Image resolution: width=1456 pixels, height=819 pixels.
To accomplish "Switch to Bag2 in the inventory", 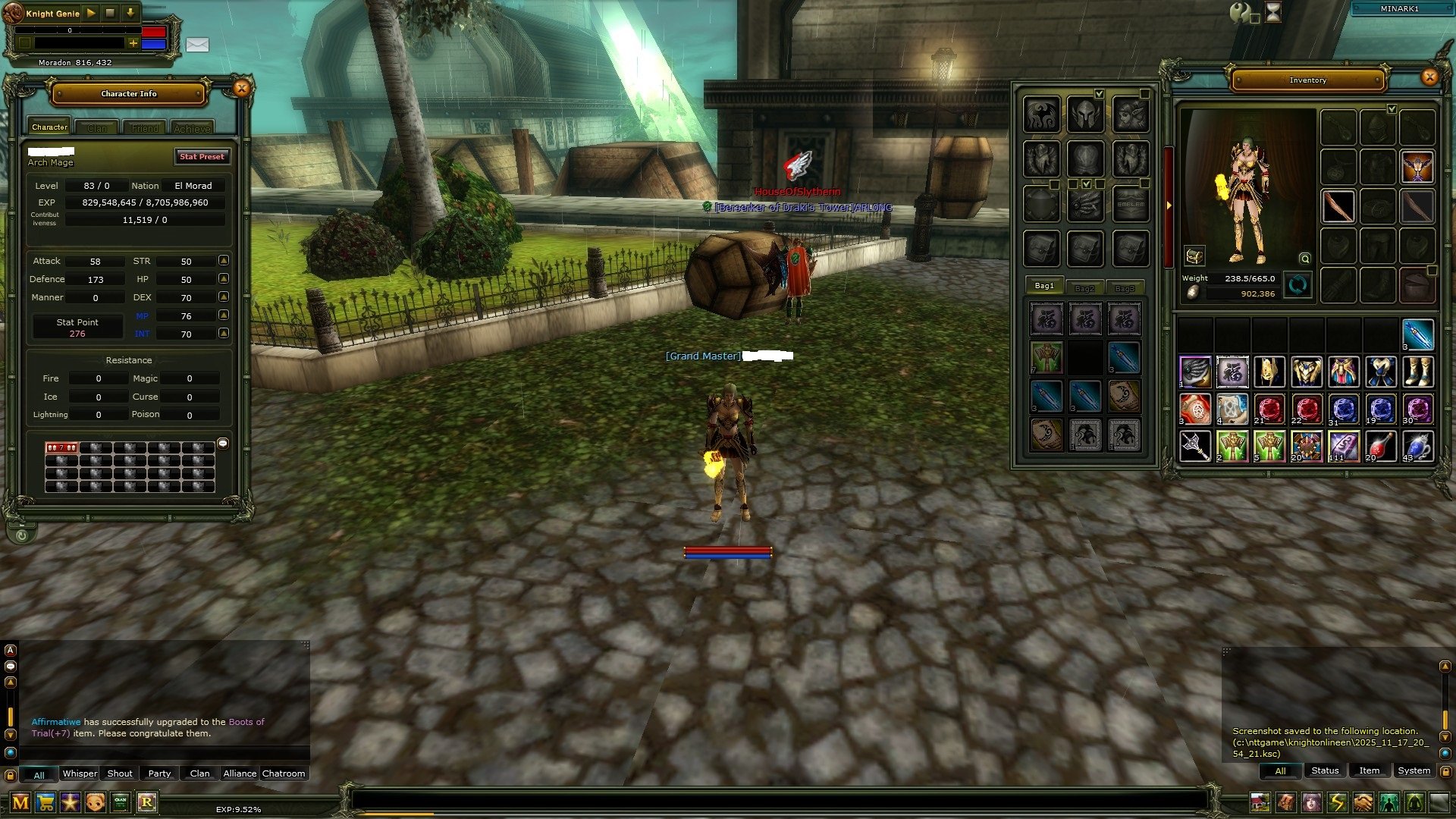I will click(x=1084, y=287).
